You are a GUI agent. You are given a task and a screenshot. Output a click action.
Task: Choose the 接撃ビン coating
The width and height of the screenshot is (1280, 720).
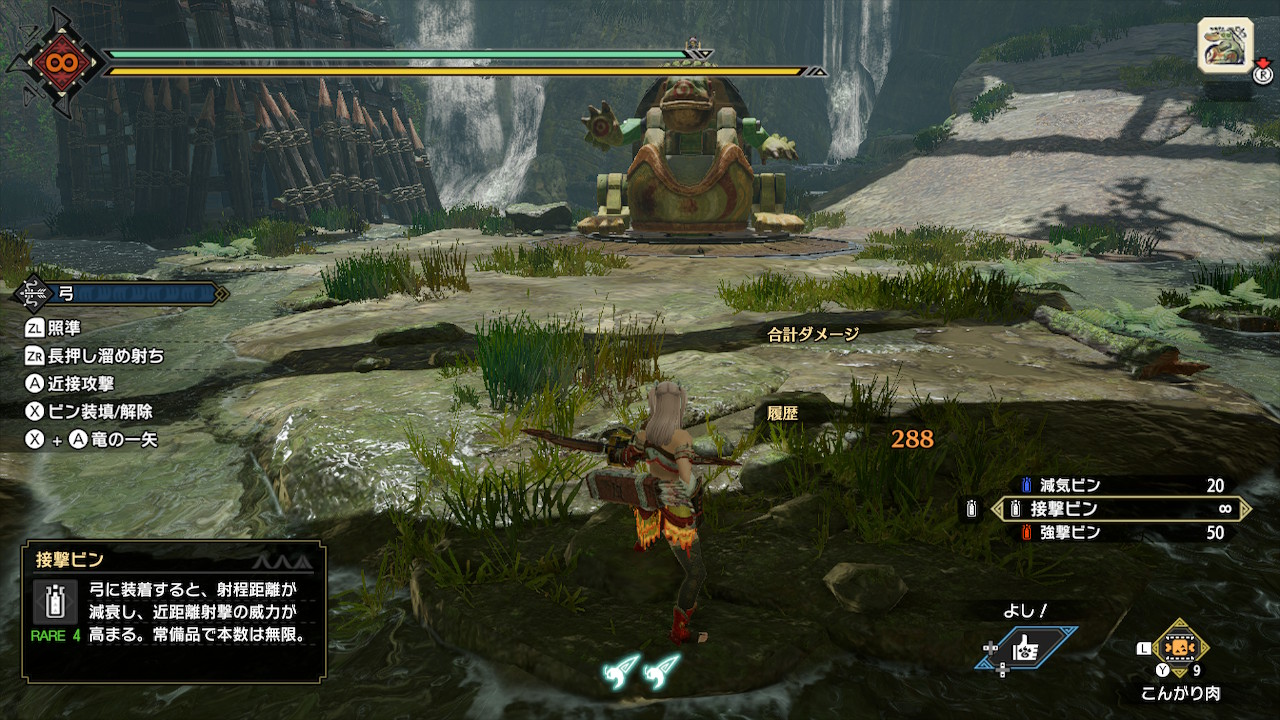(x=1120, y=509)
